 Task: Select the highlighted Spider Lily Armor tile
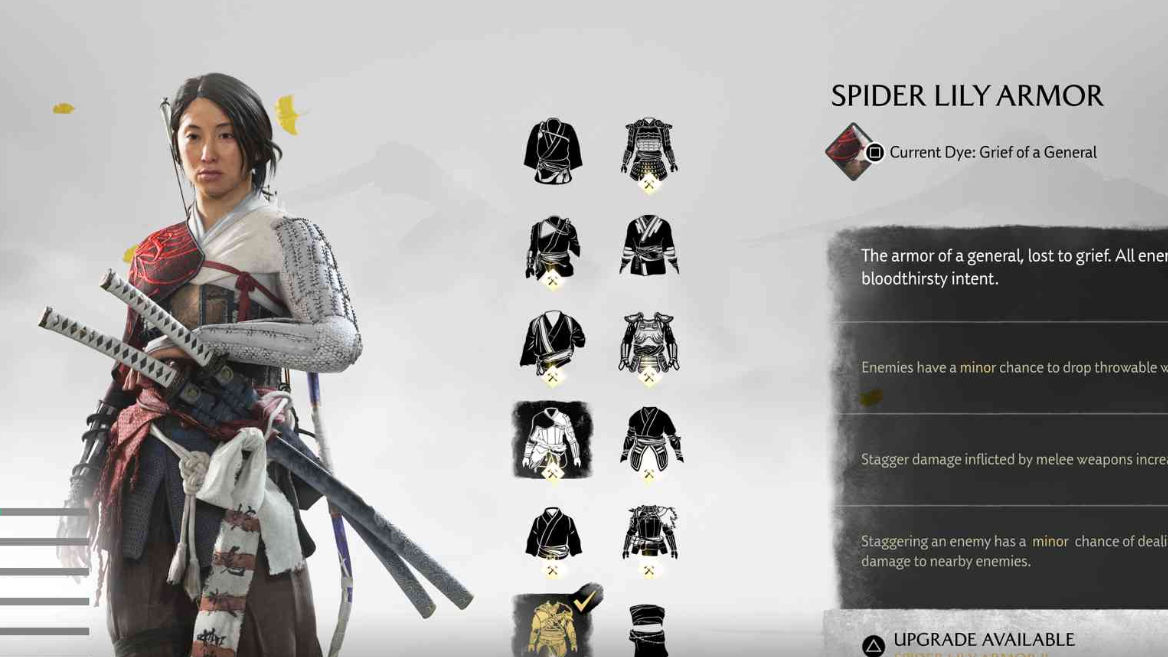tap(553, 440)
